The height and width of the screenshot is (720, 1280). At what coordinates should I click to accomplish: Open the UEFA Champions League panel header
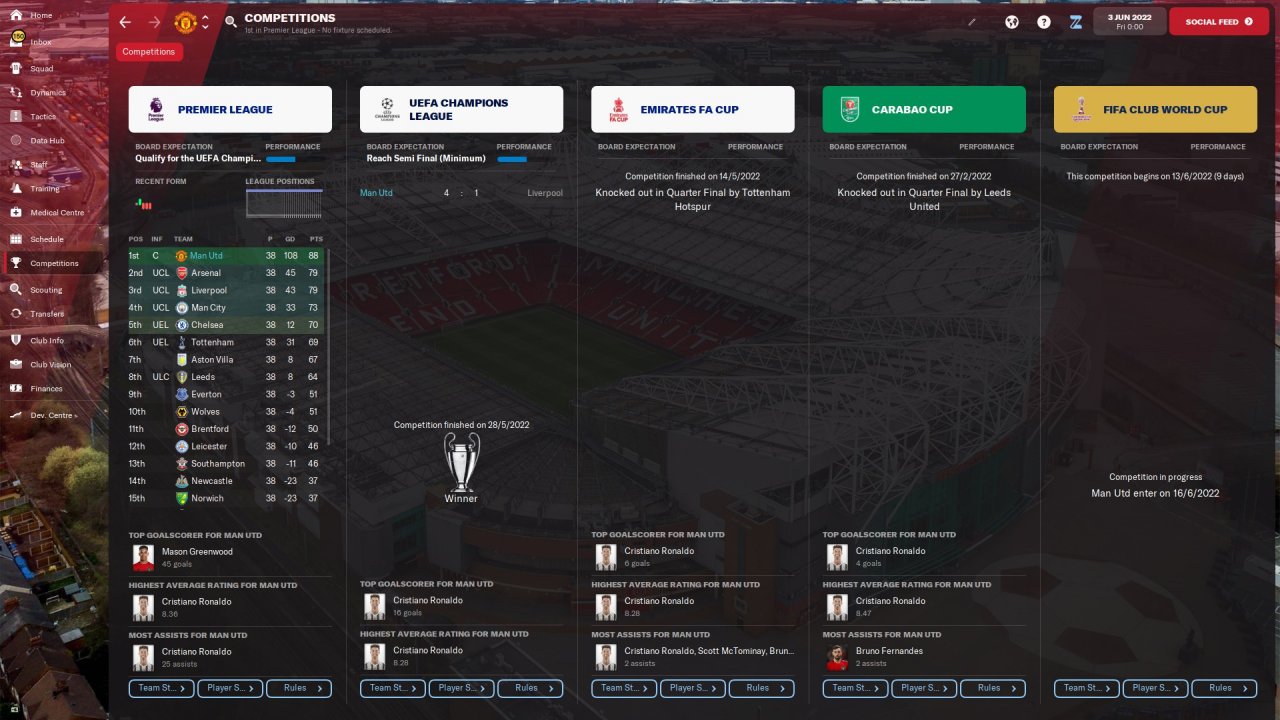click(461, 110)
